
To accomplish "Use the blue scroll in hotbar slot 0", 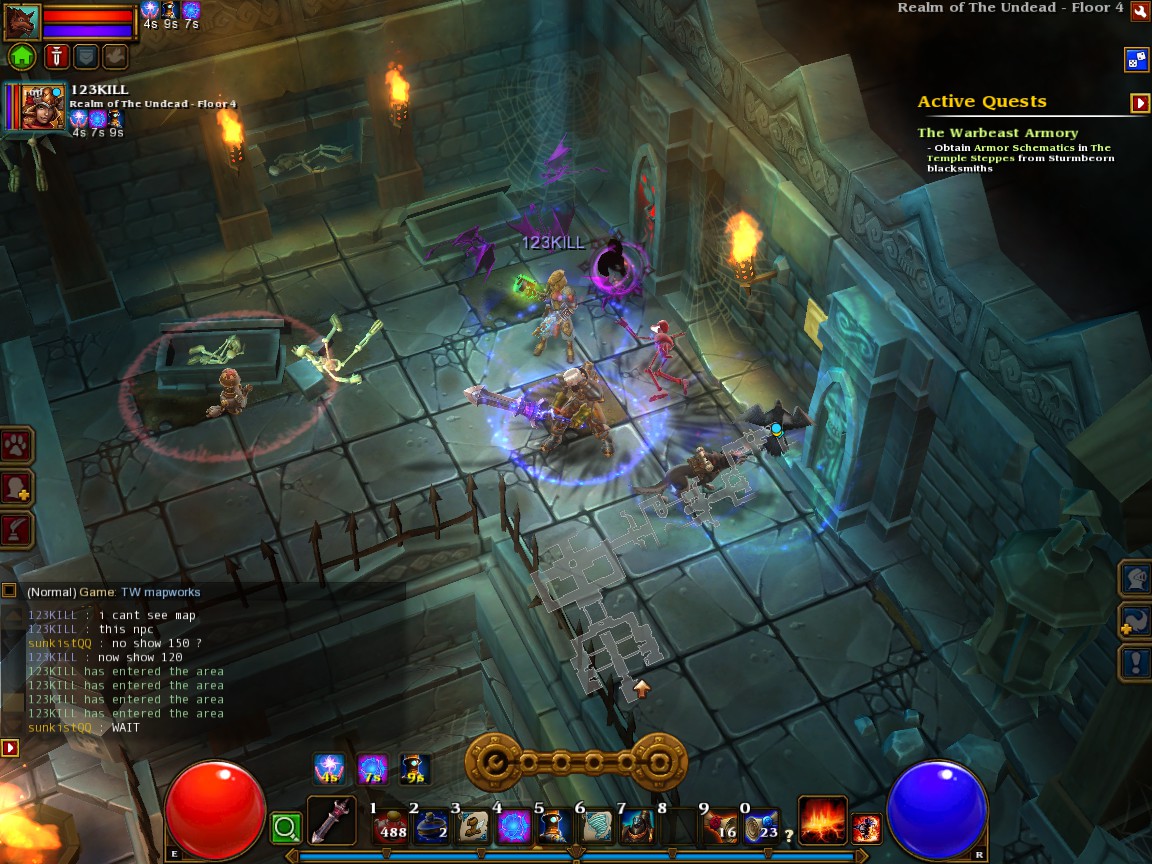I will 762,828.
